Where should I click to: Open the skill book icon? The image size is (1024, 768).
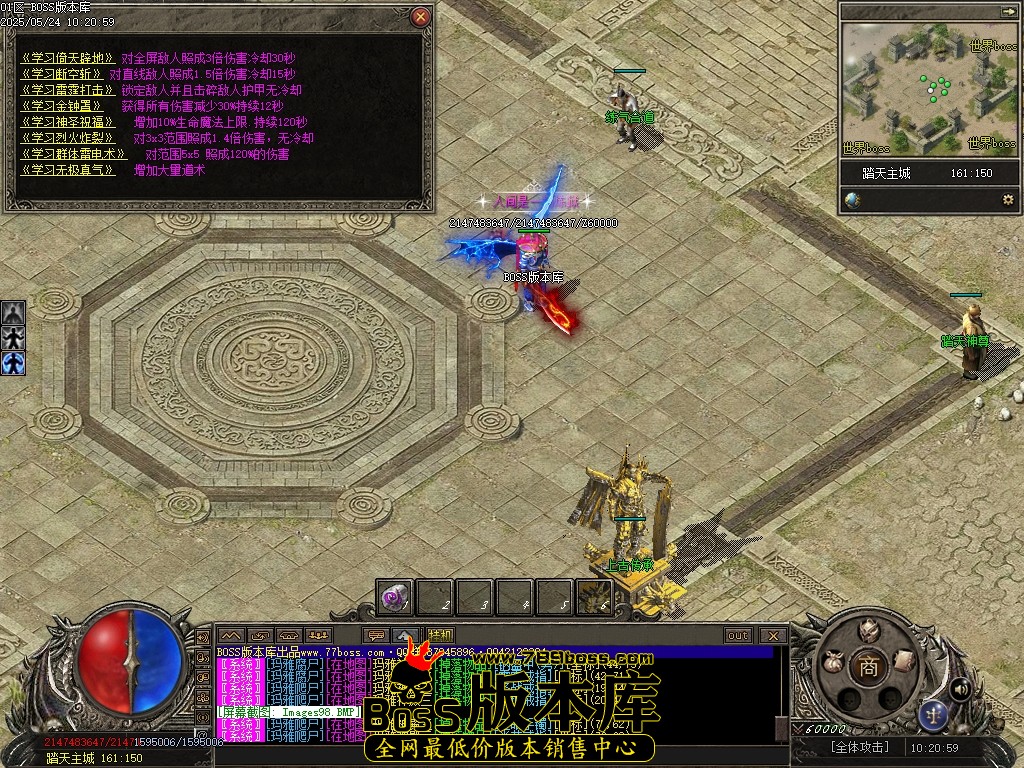(x=903, y=660)
